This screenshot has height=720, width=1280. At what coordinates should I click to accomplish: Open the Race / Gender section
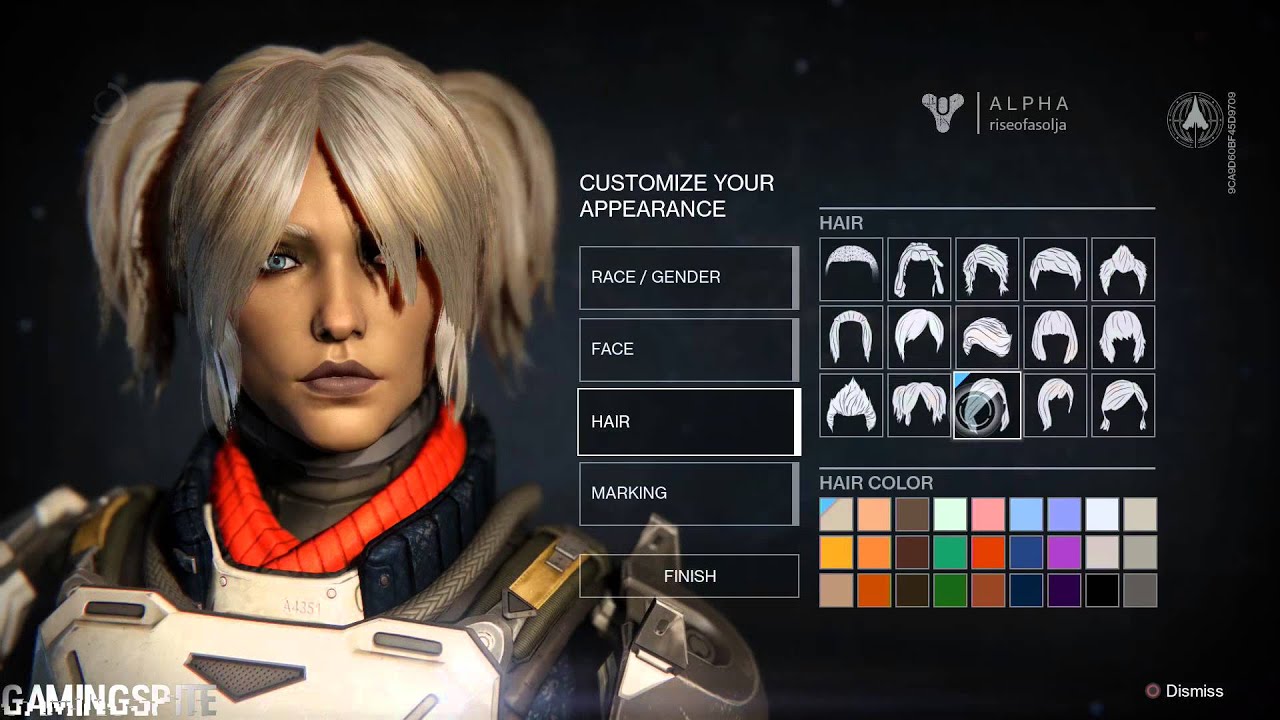(688, 277)
